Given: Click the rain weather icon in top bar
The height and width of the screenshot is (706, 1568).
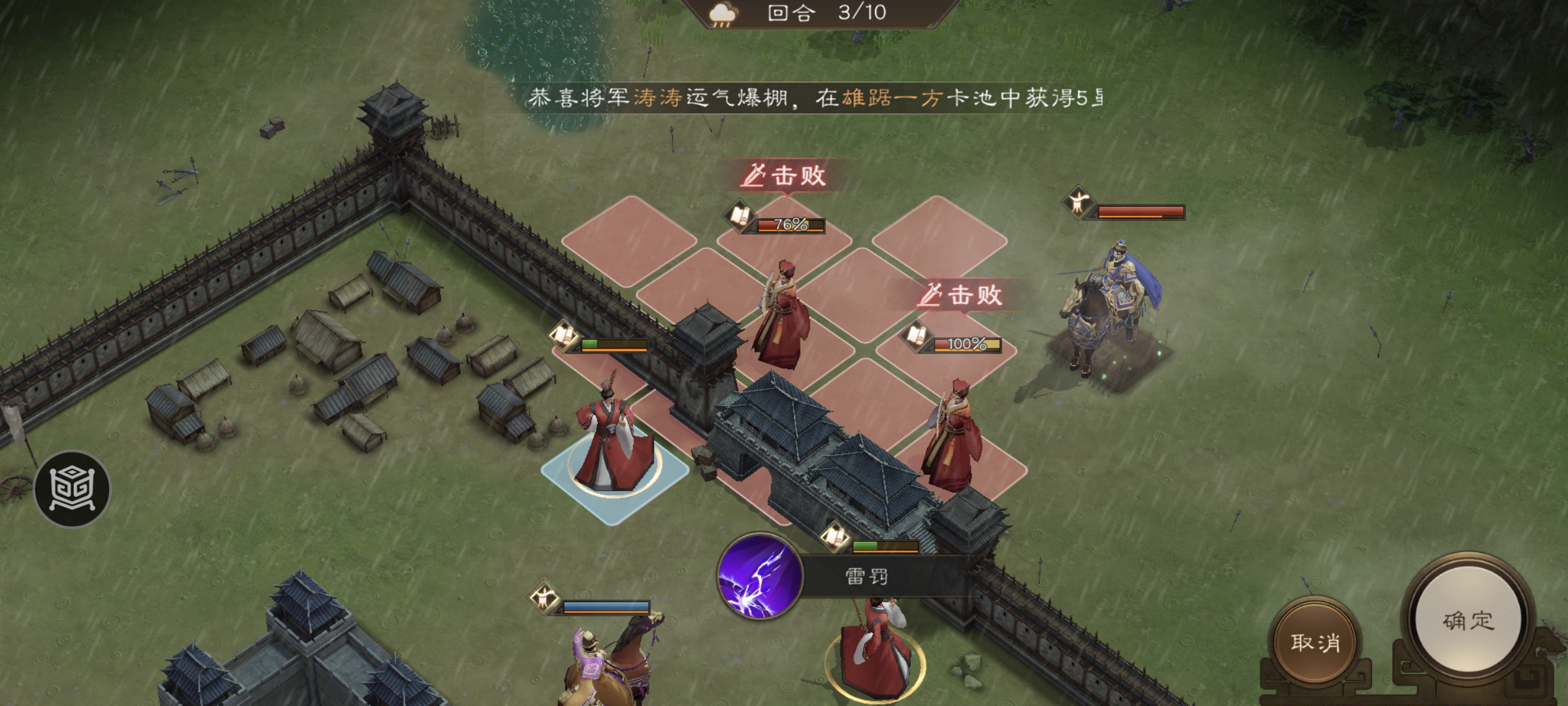Looking at the screenshot, I should pyautogui.click(x=722, y=14).
